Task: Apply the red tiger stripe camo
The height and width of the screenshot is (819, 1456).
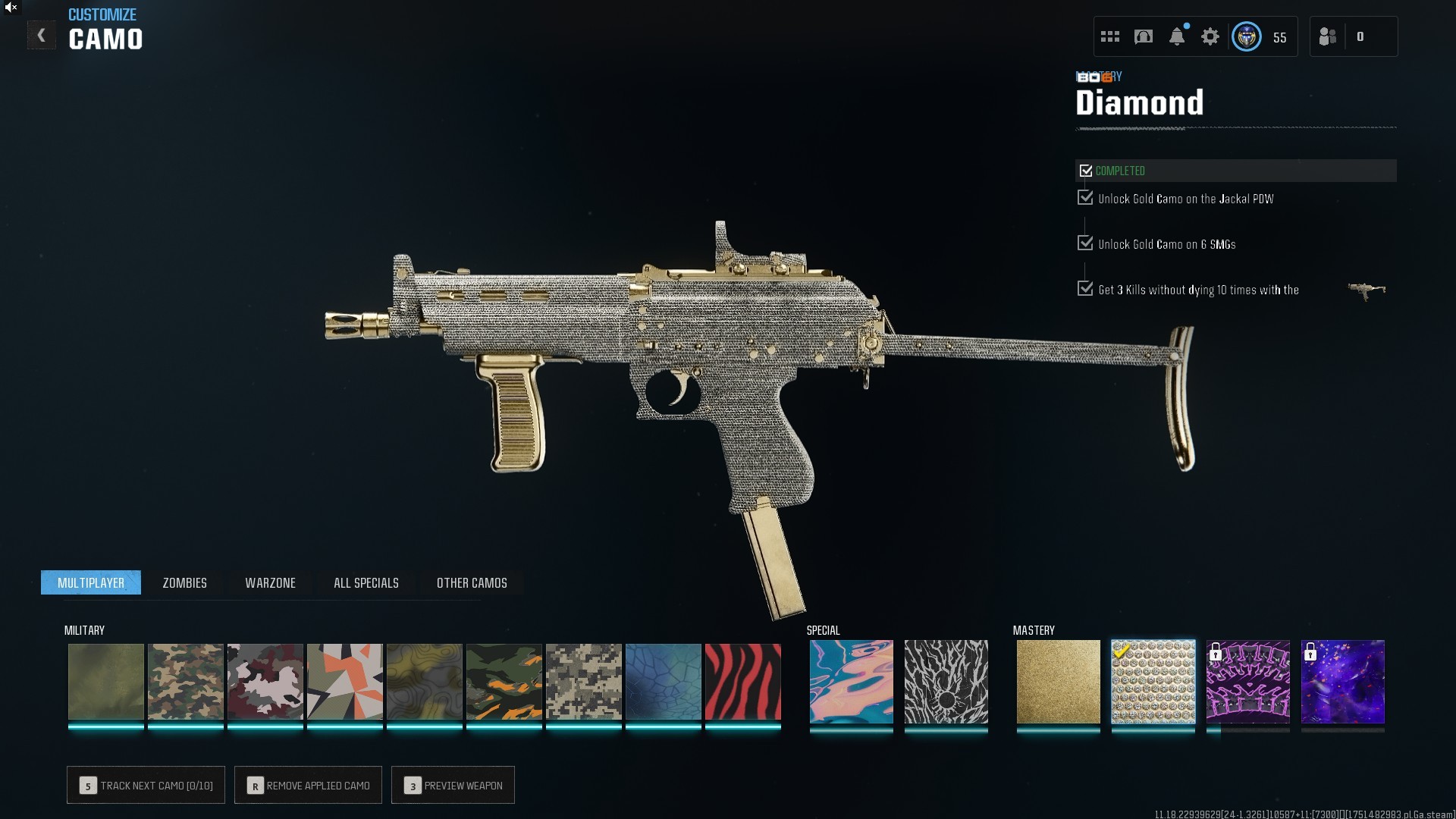Action: (x=742, y=682)
